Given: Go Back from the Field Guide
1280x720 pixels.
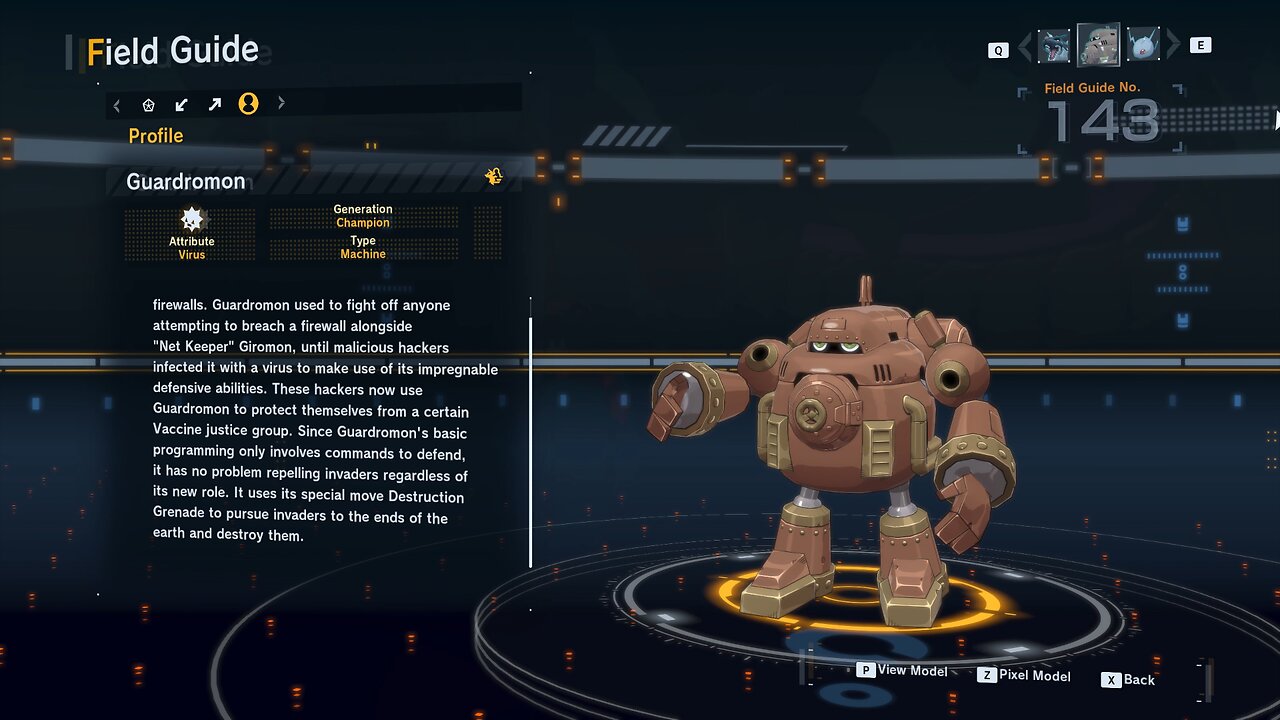Looking at the screenshot, I should tap(1129, 680).
